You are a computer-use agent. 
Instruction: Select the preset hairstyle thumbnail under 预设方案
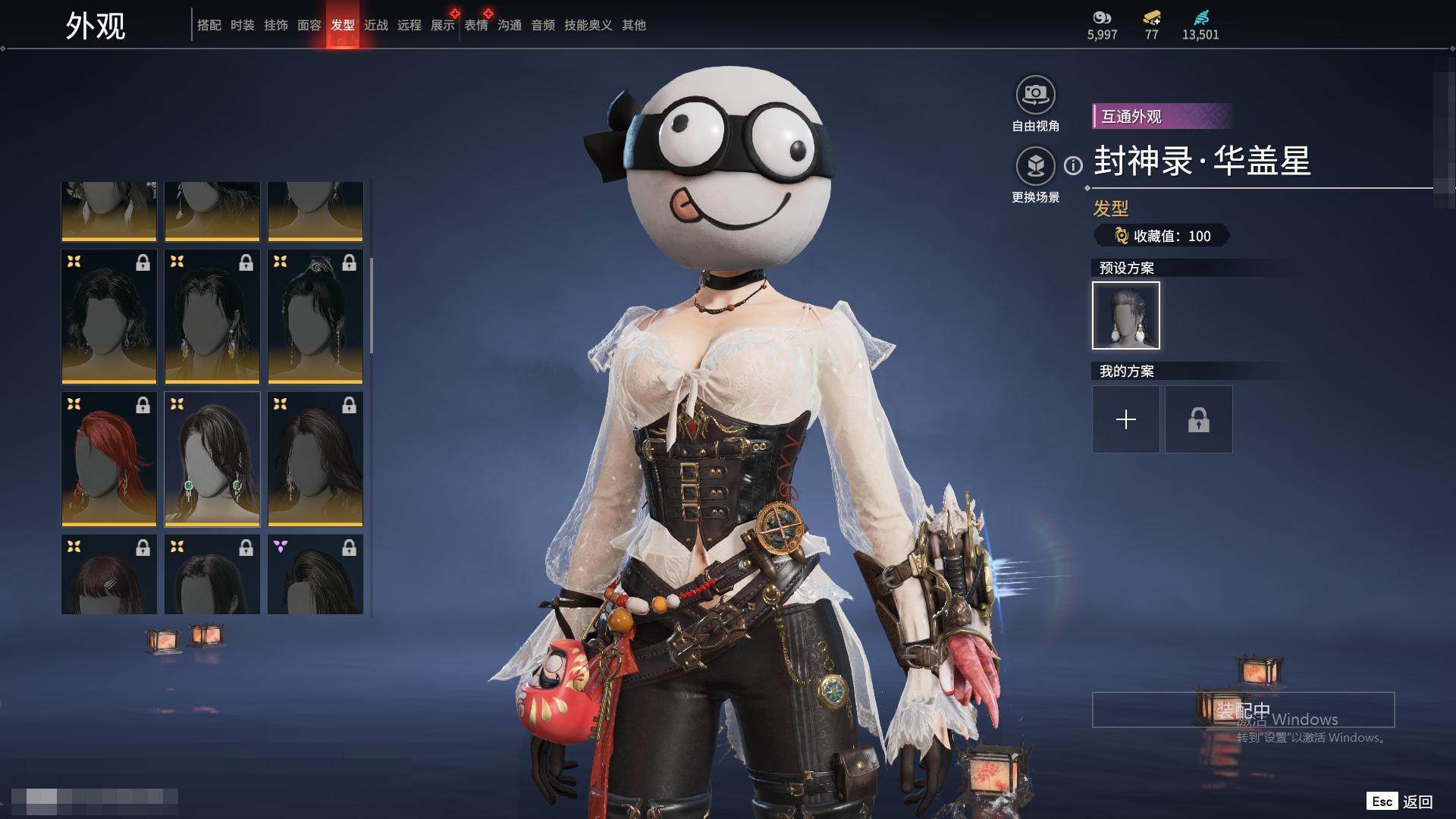pyautogui.click(x=1125, y=315)
